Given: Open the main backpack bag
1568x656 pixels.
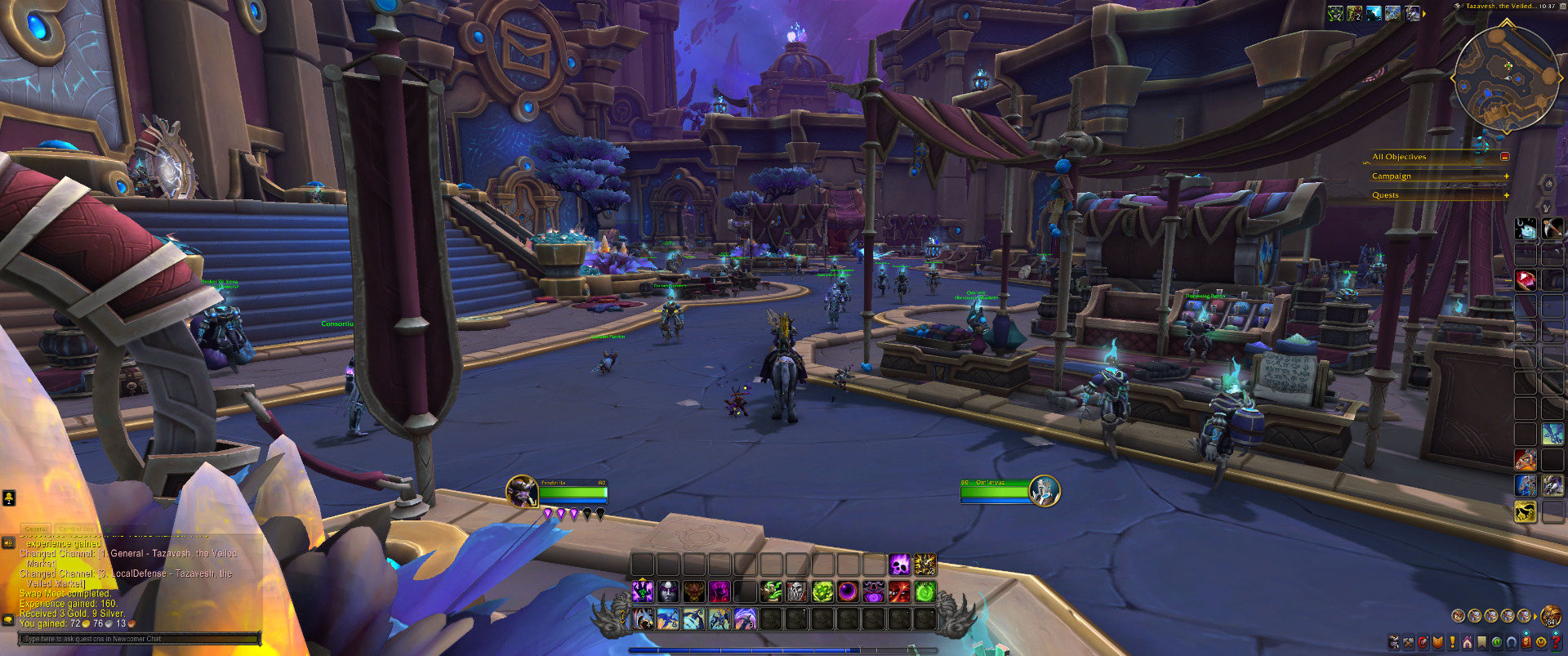Looking at the screenshot, I should click(1550, 616).
